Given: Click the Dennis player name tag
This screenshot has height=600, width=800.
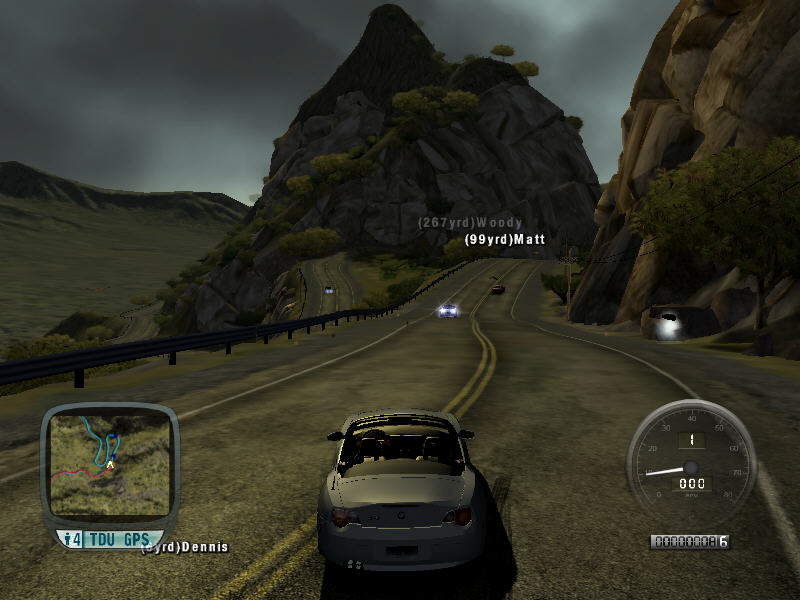Looking at the screenshot, I should click(187, 547).
